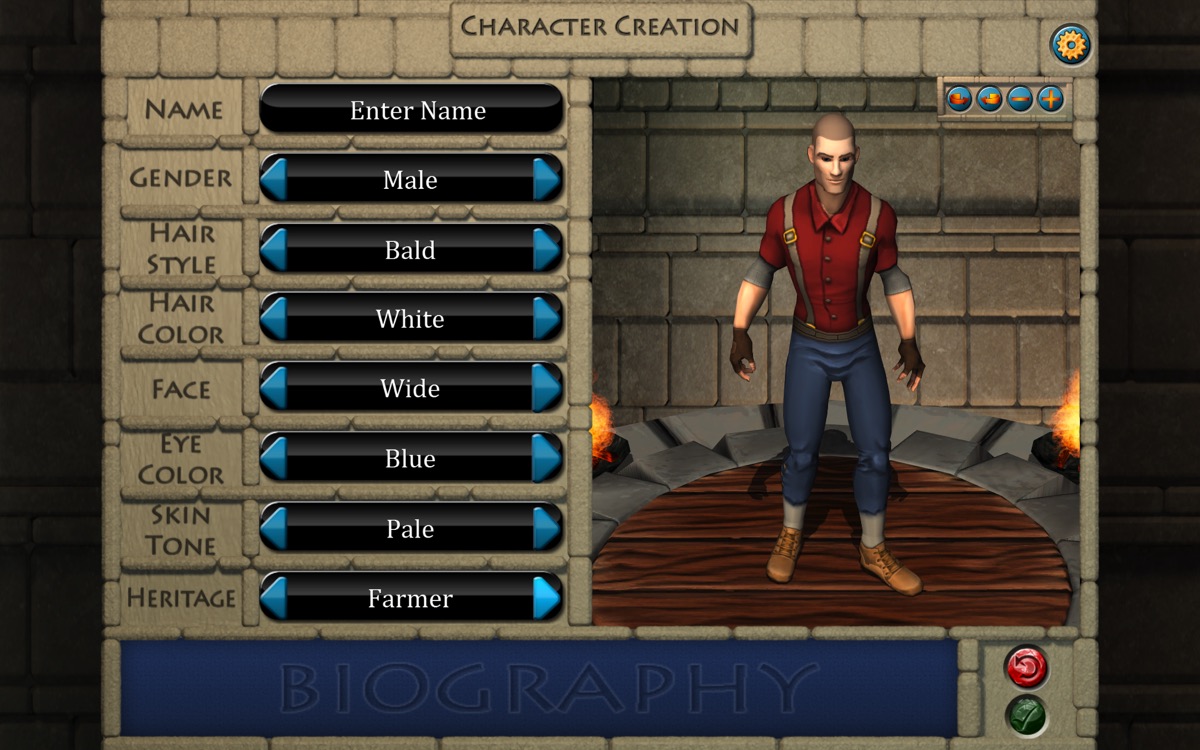This screenshot has height=750, width=1200.
Task: Change Face to the next option
Action: click(x=546, y=388)
